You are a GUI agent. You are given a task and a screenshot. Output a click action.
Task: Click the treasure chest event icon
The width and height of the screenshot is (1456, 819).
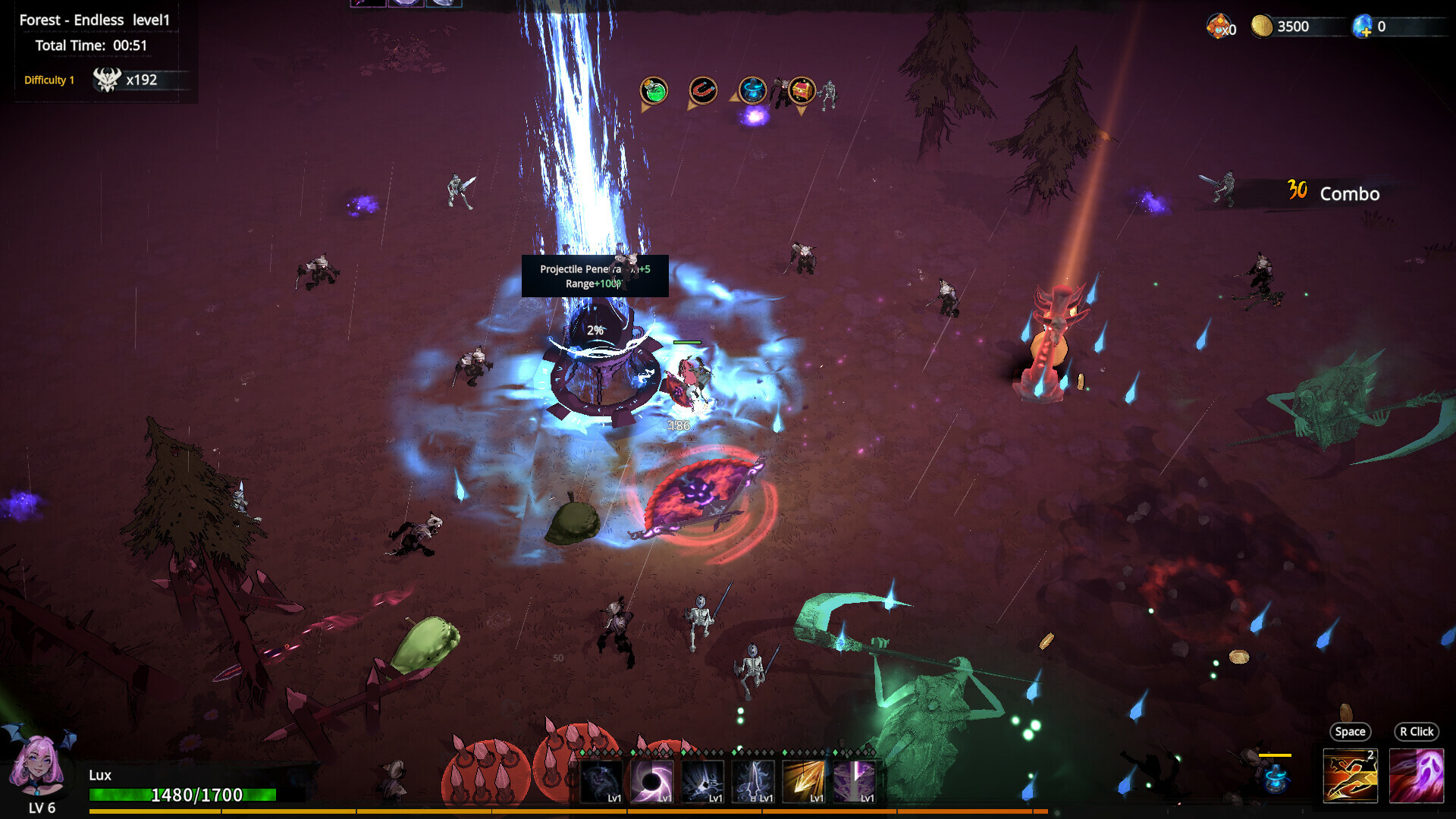802,89
